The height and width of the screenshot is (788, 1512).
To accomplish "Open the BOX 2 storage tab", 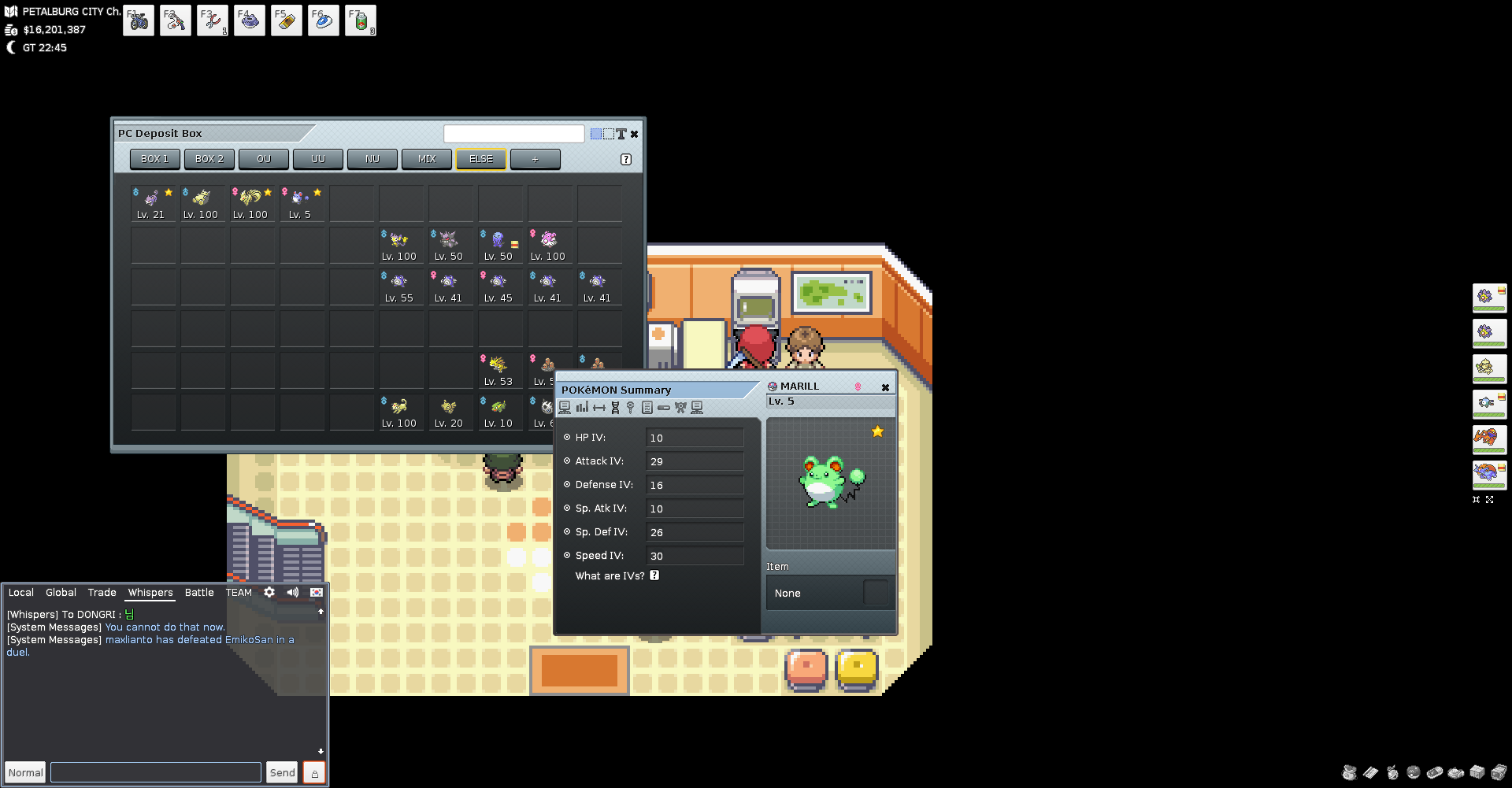I will (209, 159).
